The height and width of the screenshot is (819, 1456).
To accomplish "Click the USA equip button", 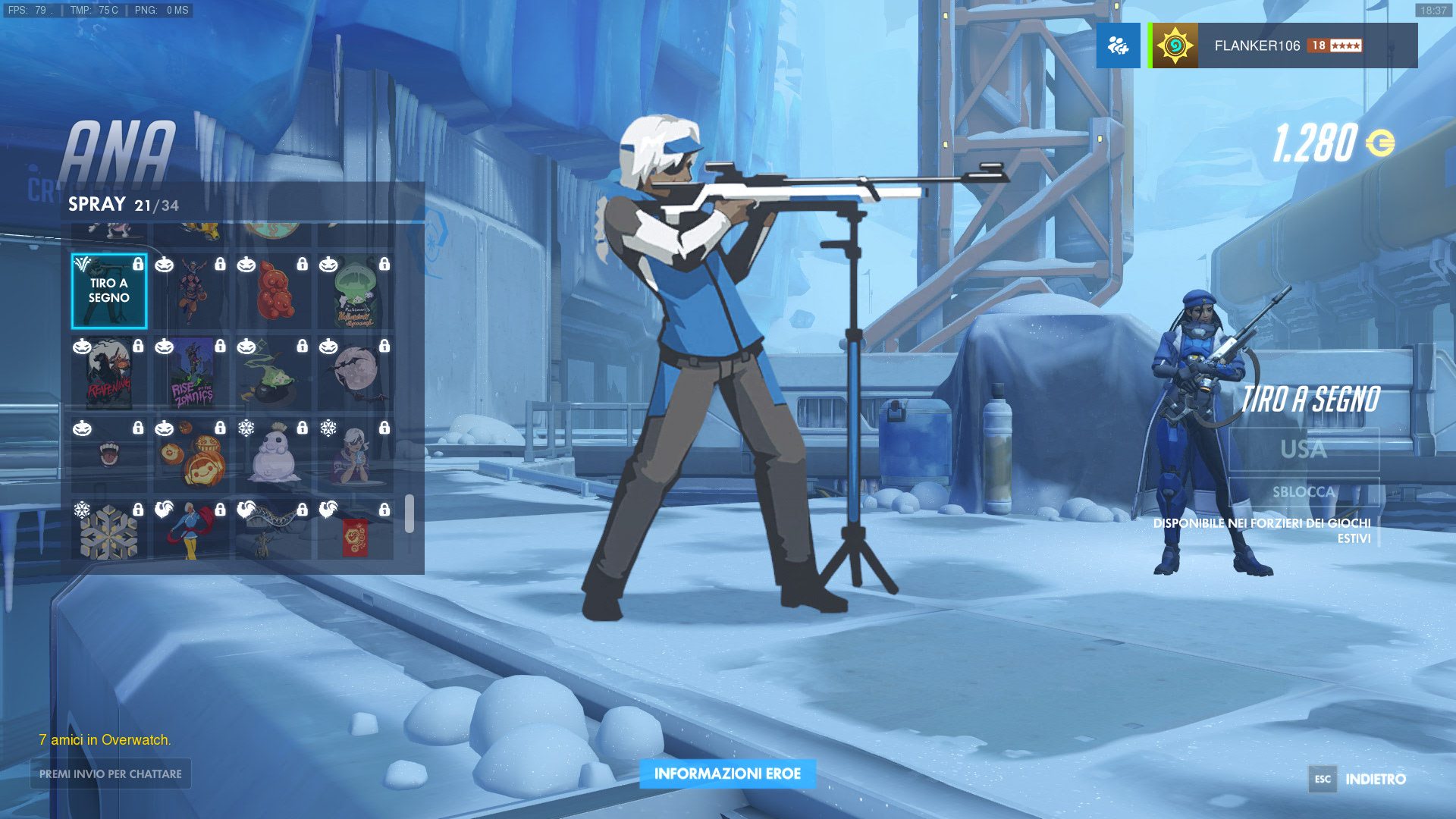I will tap(1304, 450).
